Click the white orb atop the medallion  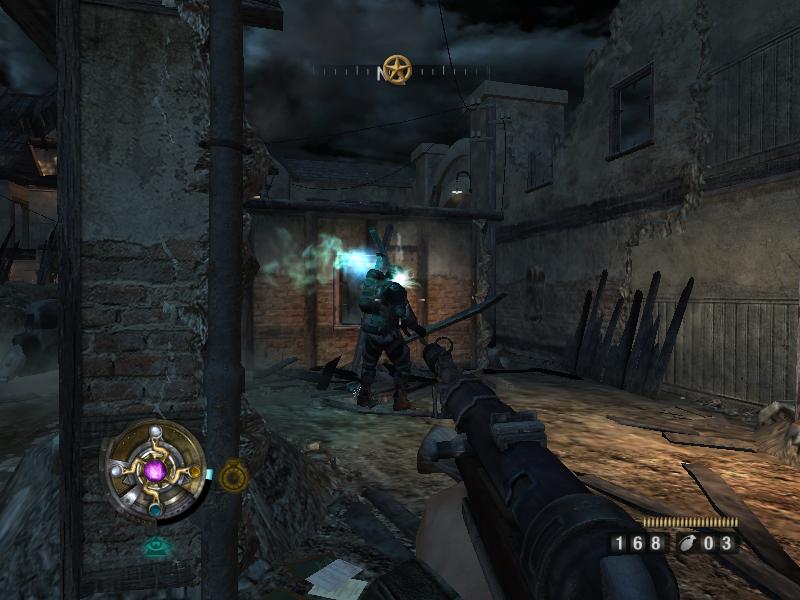click(155, 430)
